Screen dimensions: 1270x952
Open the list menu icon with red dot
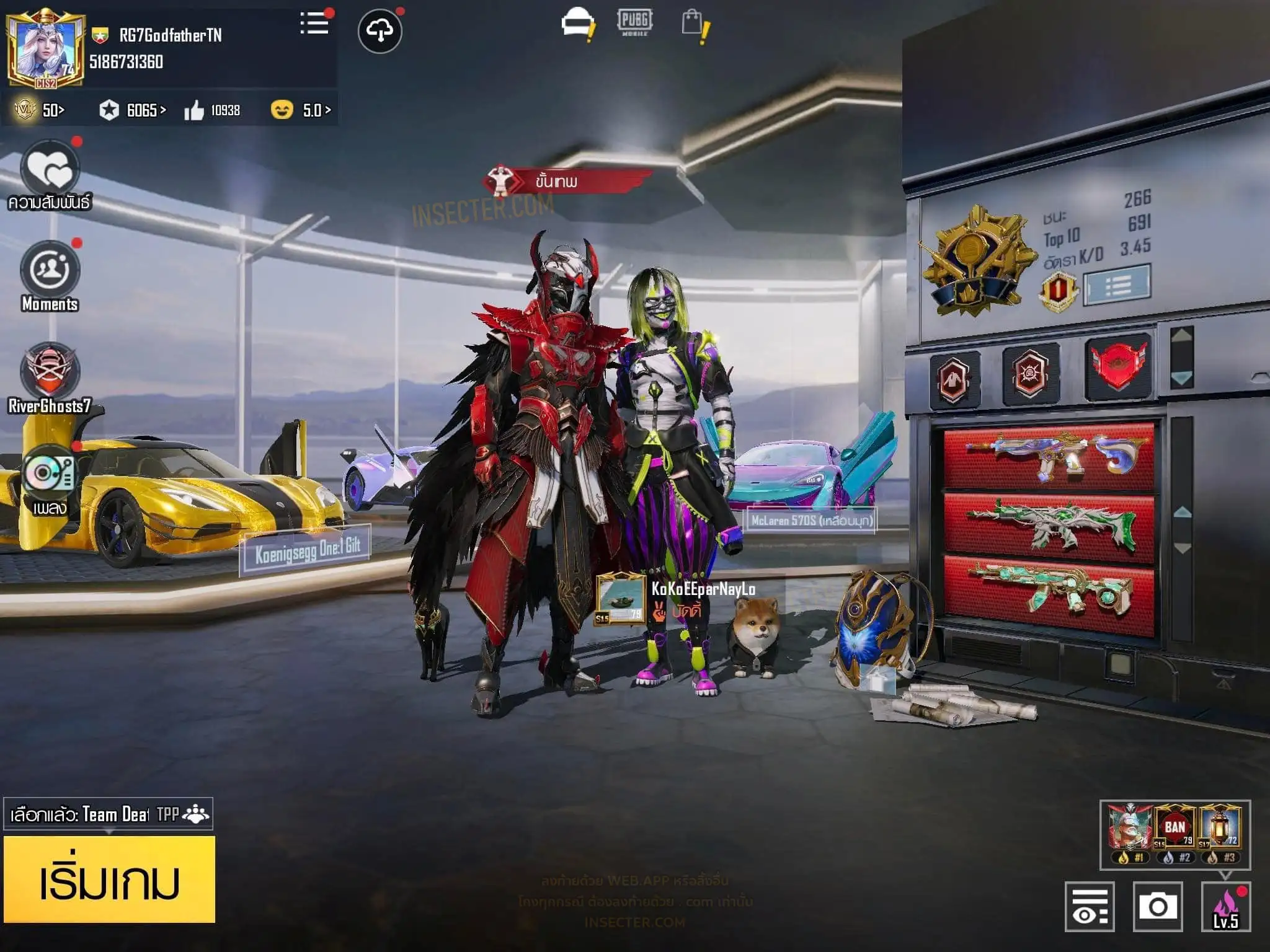[x=314, y=24]
